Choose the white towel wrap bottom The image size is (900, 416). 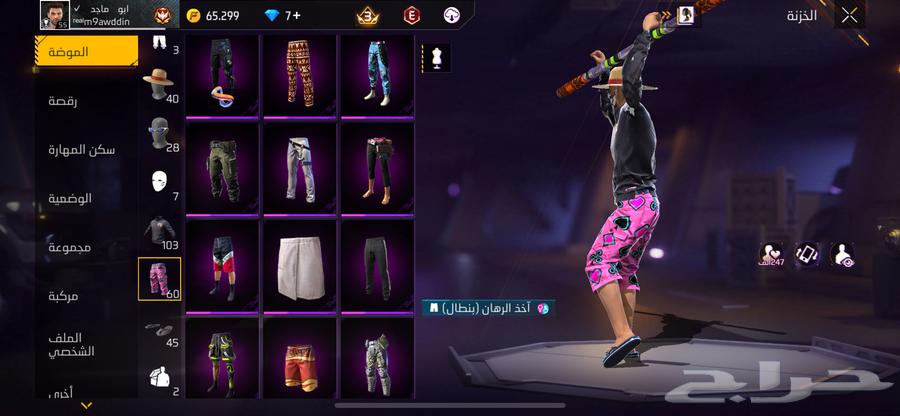tap(299, 263)
